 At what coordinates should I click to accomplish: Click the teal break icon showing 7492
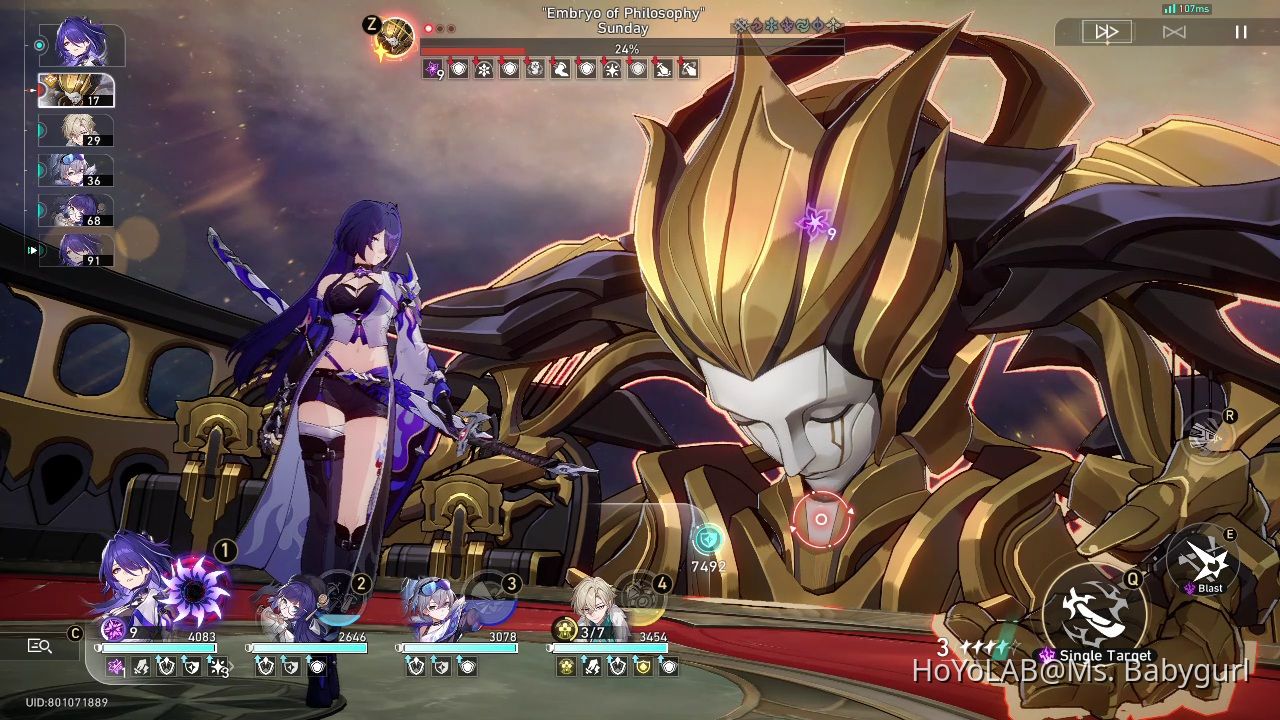[x=709, y=541]
